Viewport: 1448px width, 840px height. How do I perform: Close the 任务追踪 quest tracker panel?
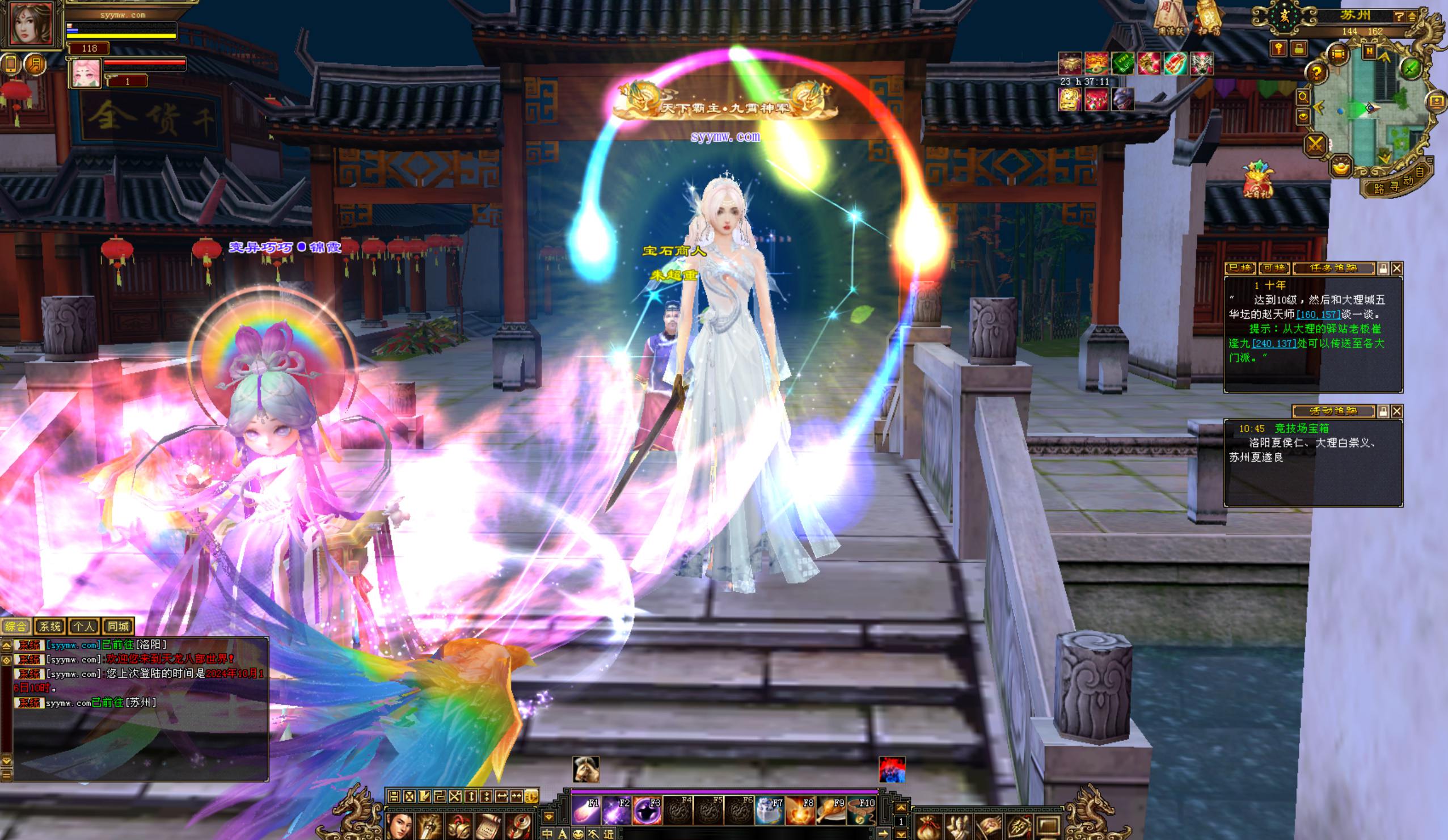[1397, 268]
